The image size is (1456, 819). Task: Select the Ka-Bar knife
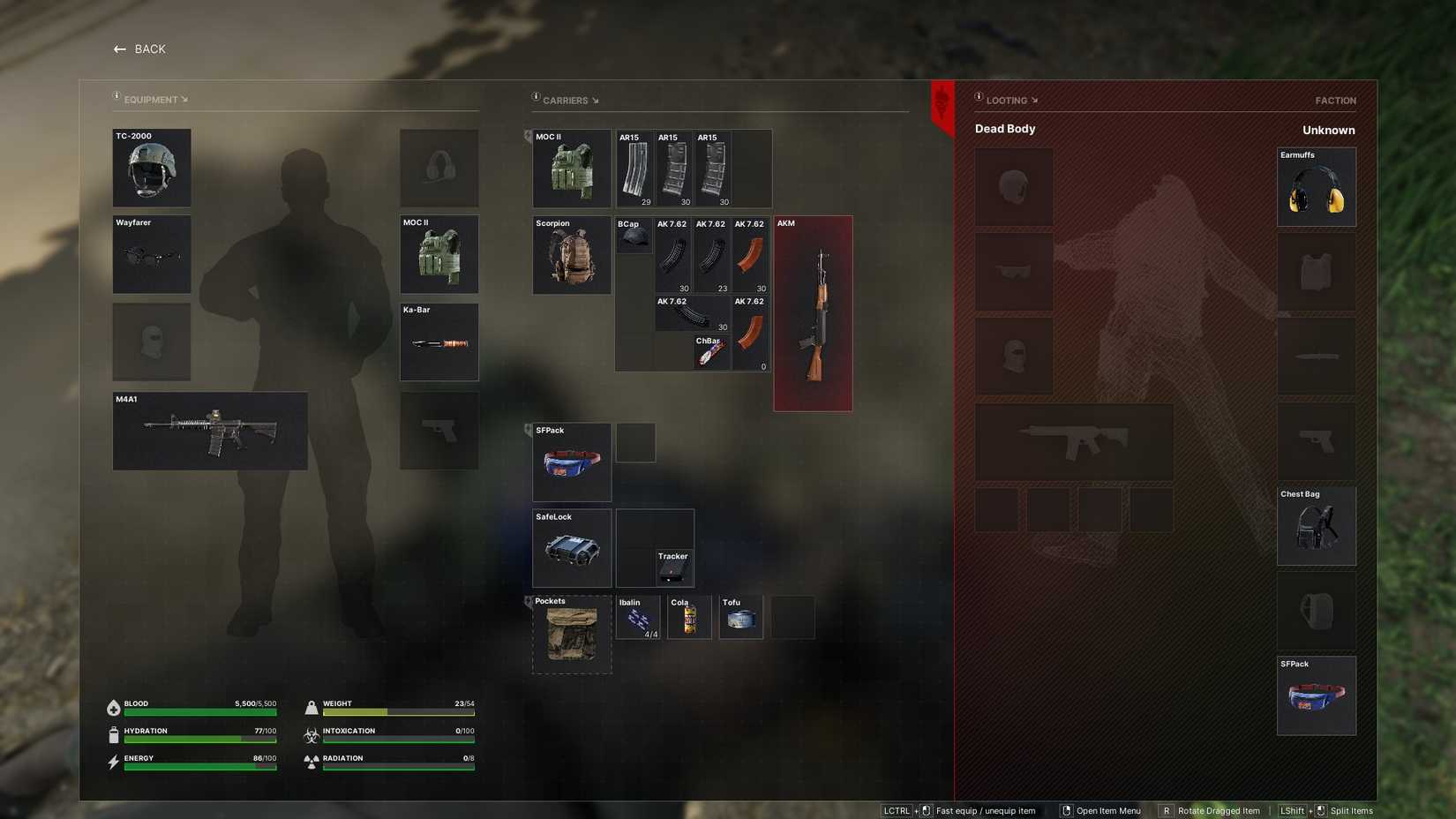pyautogui.click(x=439, y=342)
